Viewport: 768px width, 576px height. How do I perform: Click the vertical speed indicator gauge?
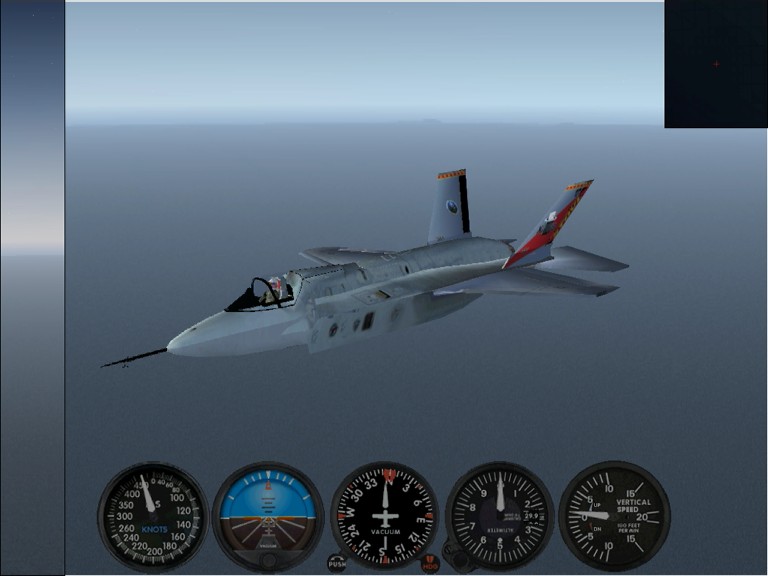point(613,516)
